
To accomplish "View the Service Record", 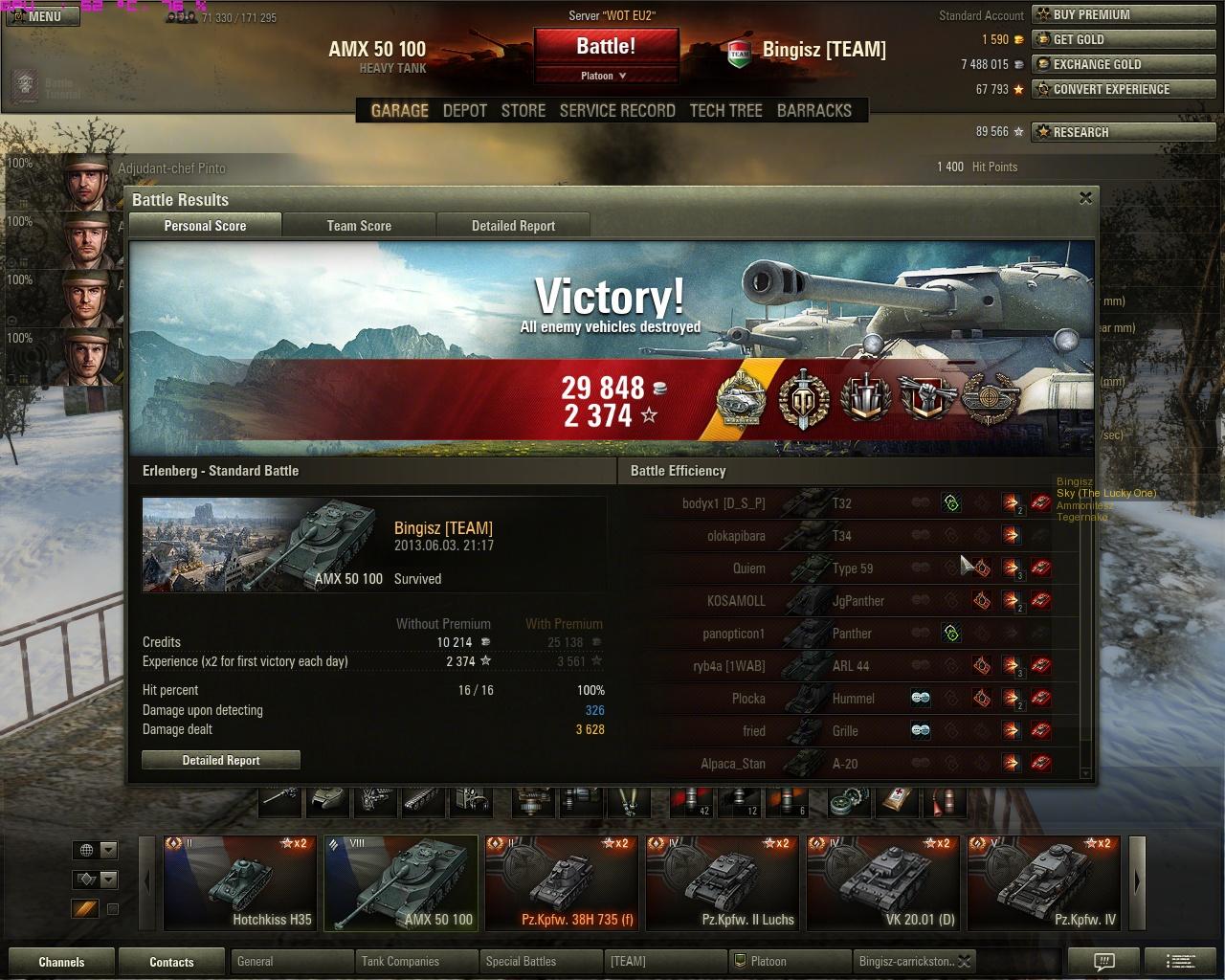I will pyautogui.click(x=617, y=111).
